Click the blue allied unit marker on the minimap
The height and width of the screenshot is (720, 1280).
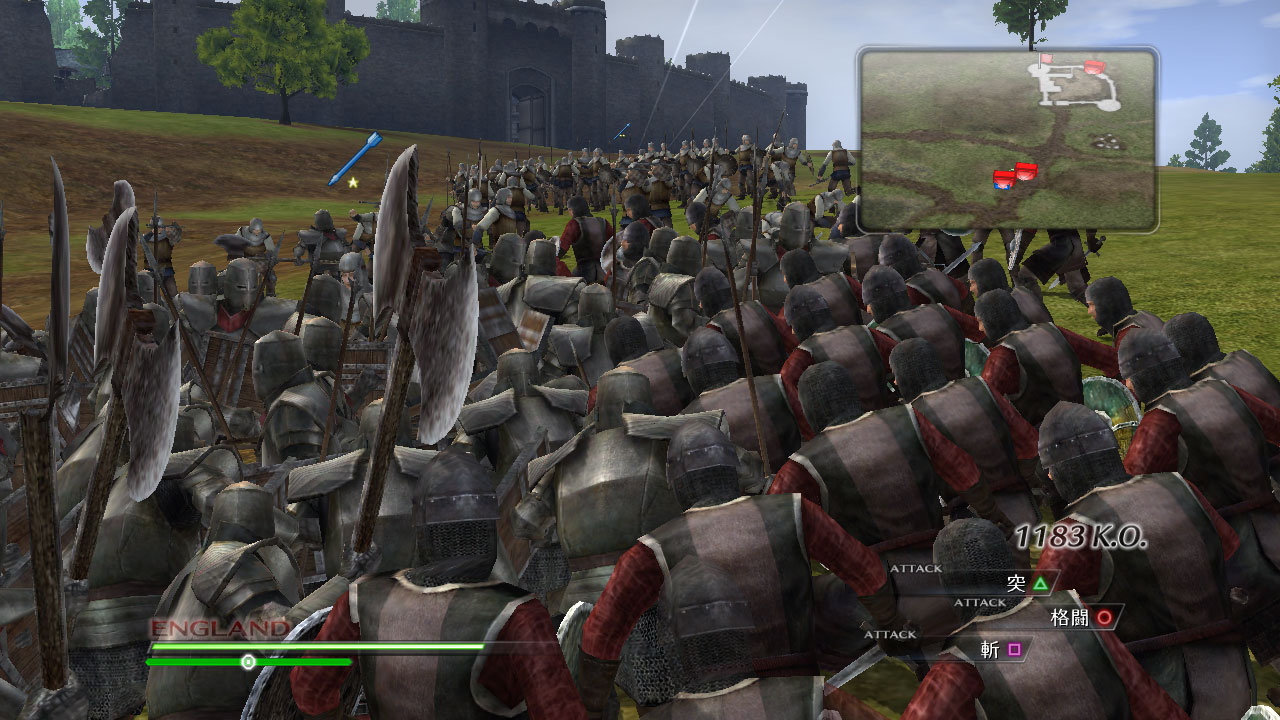point(1001,186)
